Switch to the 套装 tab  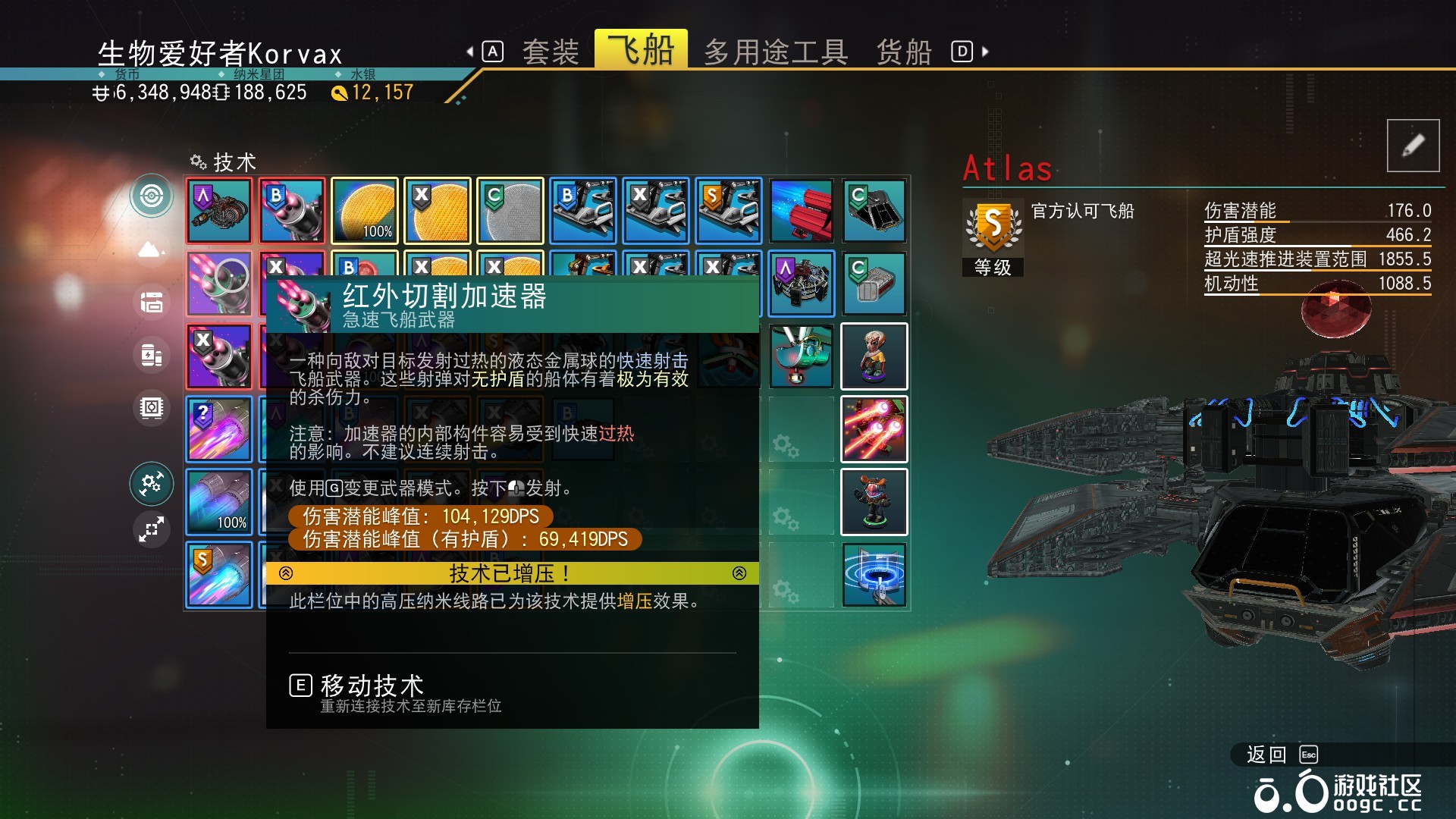click(550, 51)
